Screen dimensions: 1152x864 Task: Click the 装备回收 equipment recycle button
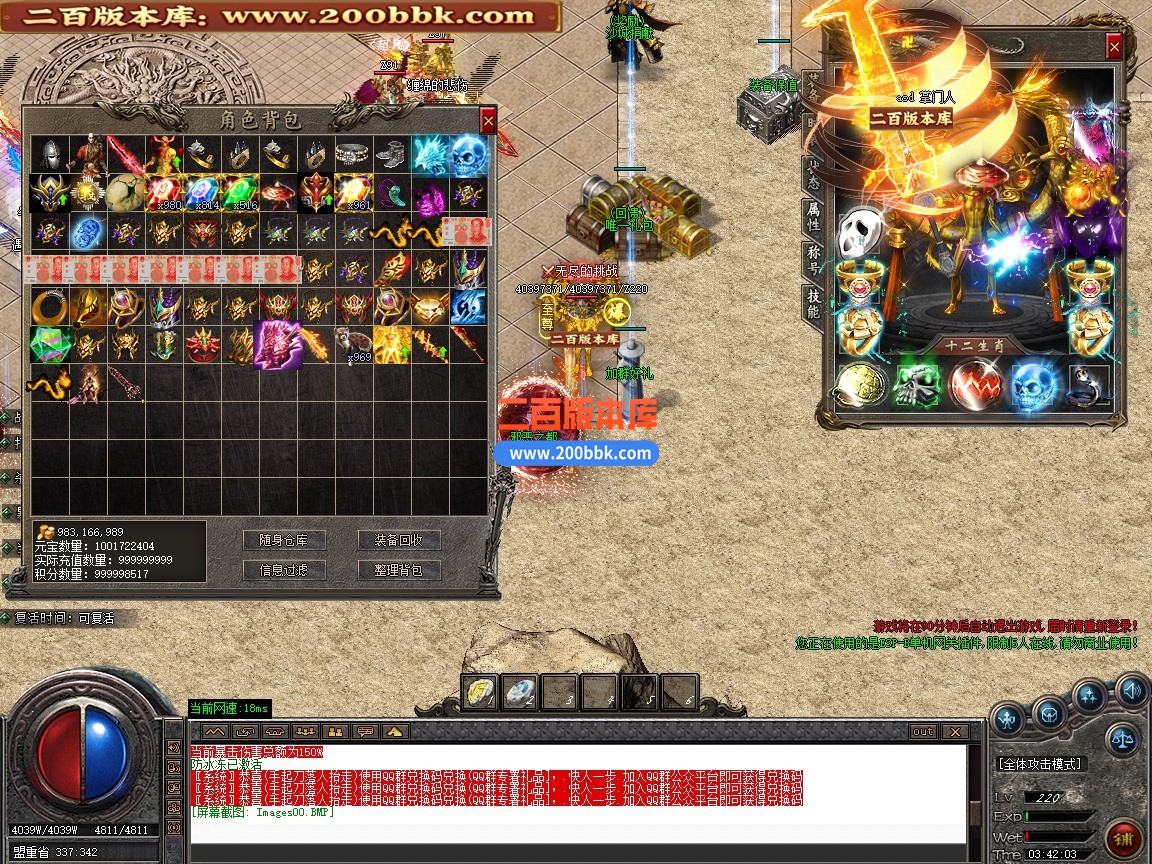tap(399, 540)
